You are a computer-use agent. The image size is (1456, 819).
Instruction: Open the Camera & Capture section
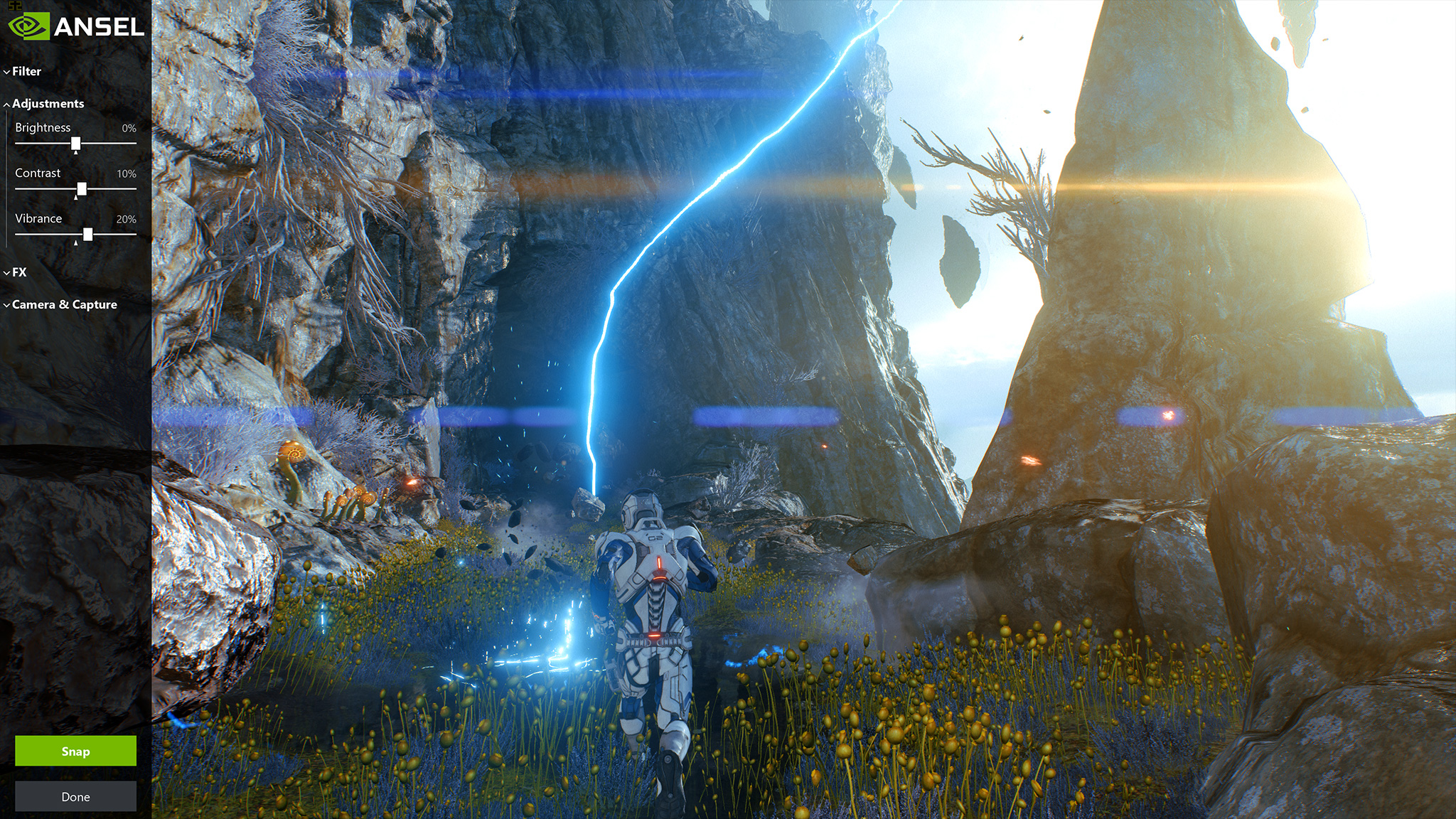[x=63, y=305]
